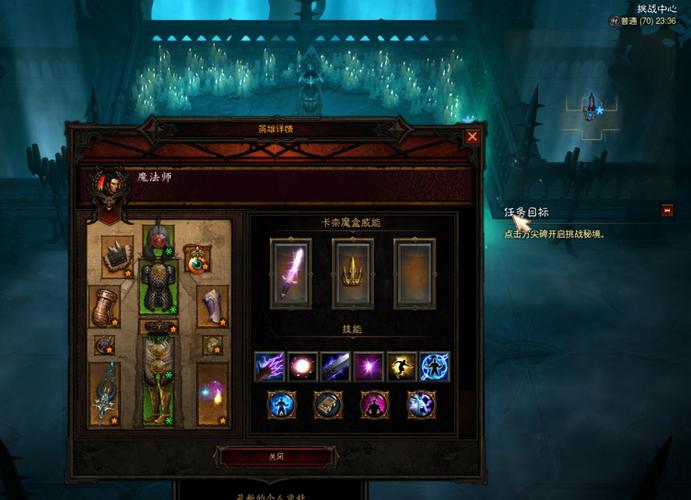Viewport: 691px width, 500px height.
Task: Select the glowing pink orb skill
Action: [302, 366]
